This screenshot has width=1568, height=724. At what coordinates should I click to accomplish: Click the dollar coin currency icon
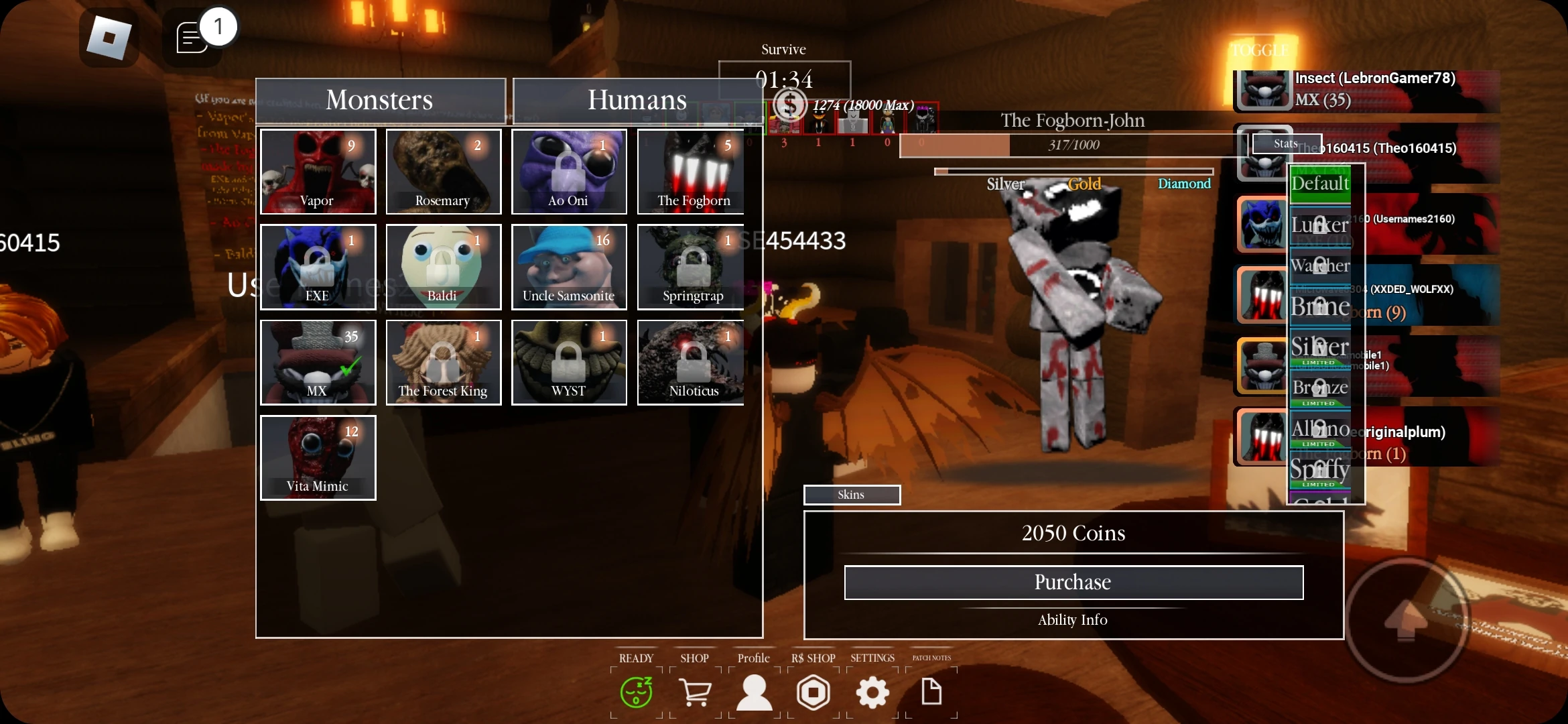789,105
